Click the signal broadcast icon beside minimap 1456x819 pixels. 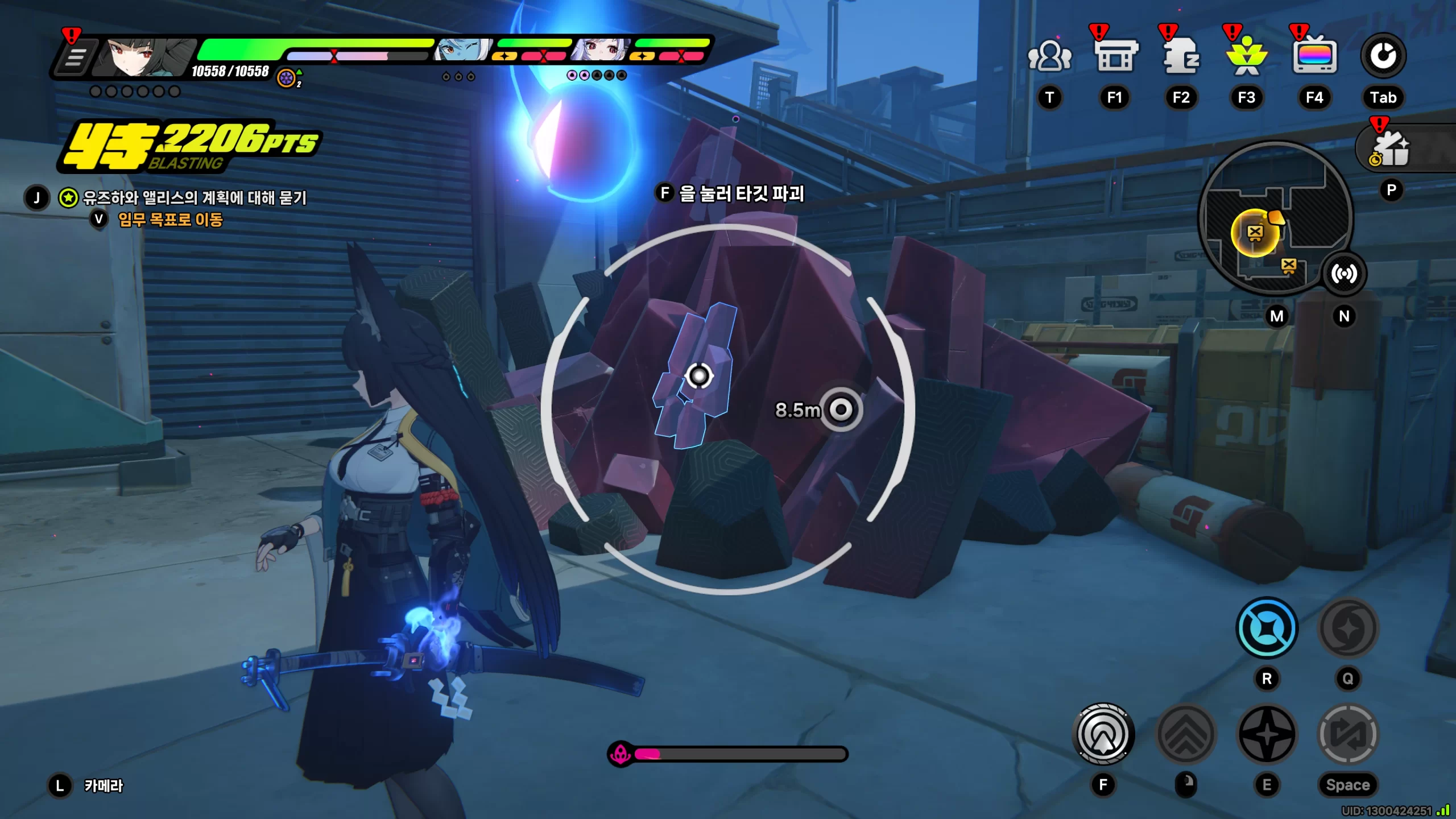pos(1344,274)
